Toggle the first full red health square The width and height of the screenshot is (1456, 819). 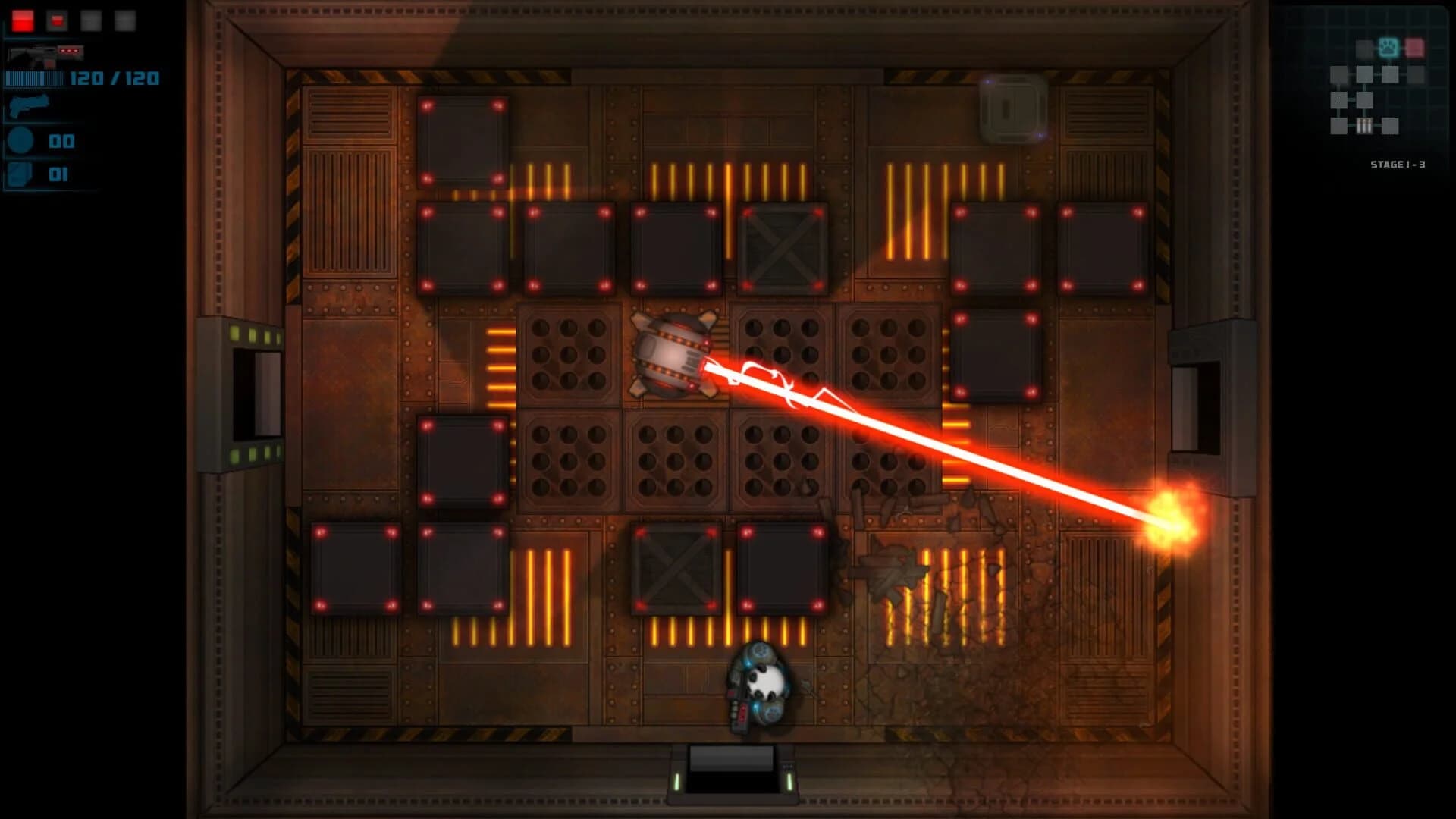tap(23, 20)
